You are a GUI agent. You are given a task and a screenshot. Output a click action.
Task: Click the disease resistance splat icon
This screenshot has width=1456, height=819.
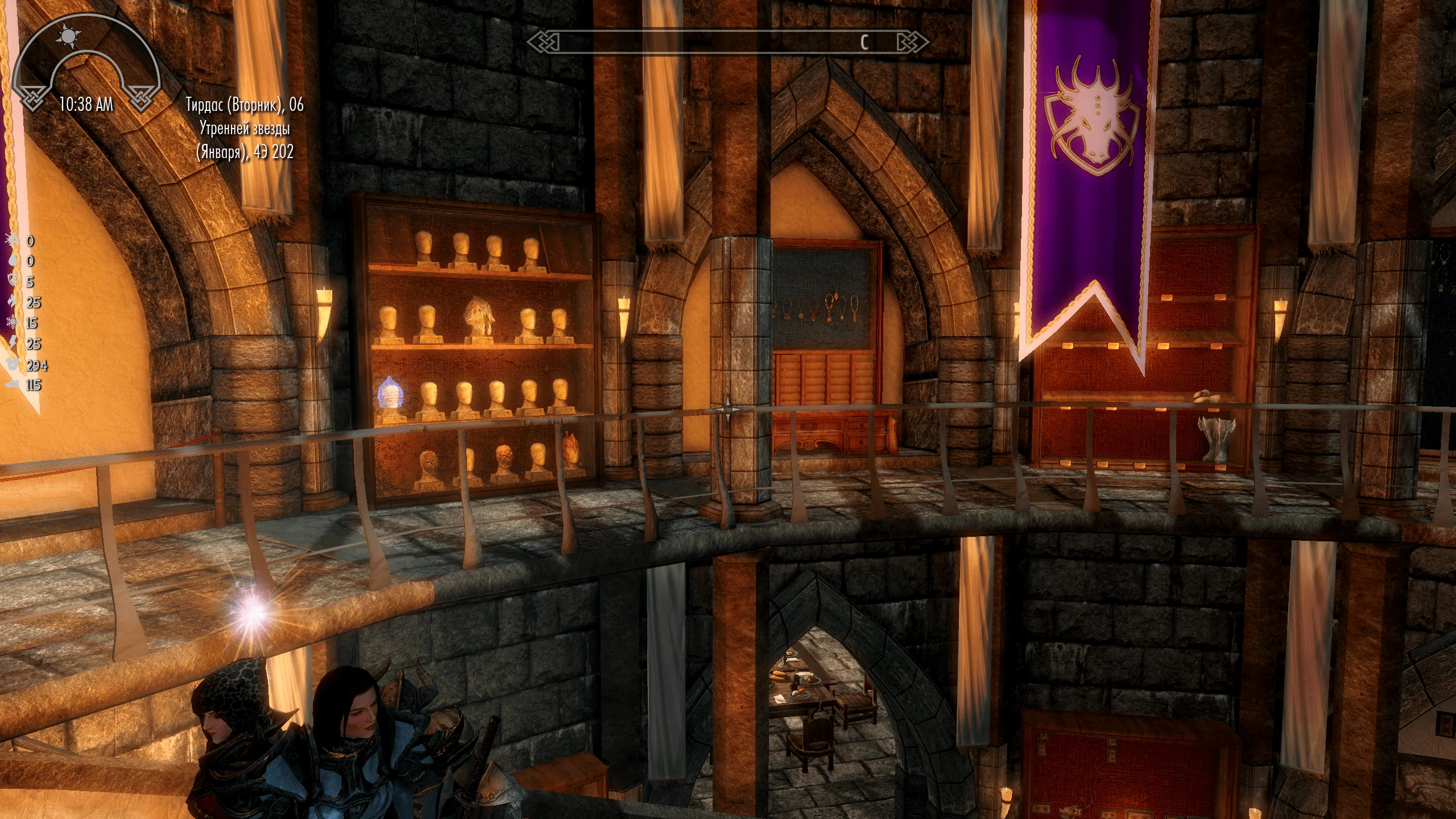pos(13,241)
